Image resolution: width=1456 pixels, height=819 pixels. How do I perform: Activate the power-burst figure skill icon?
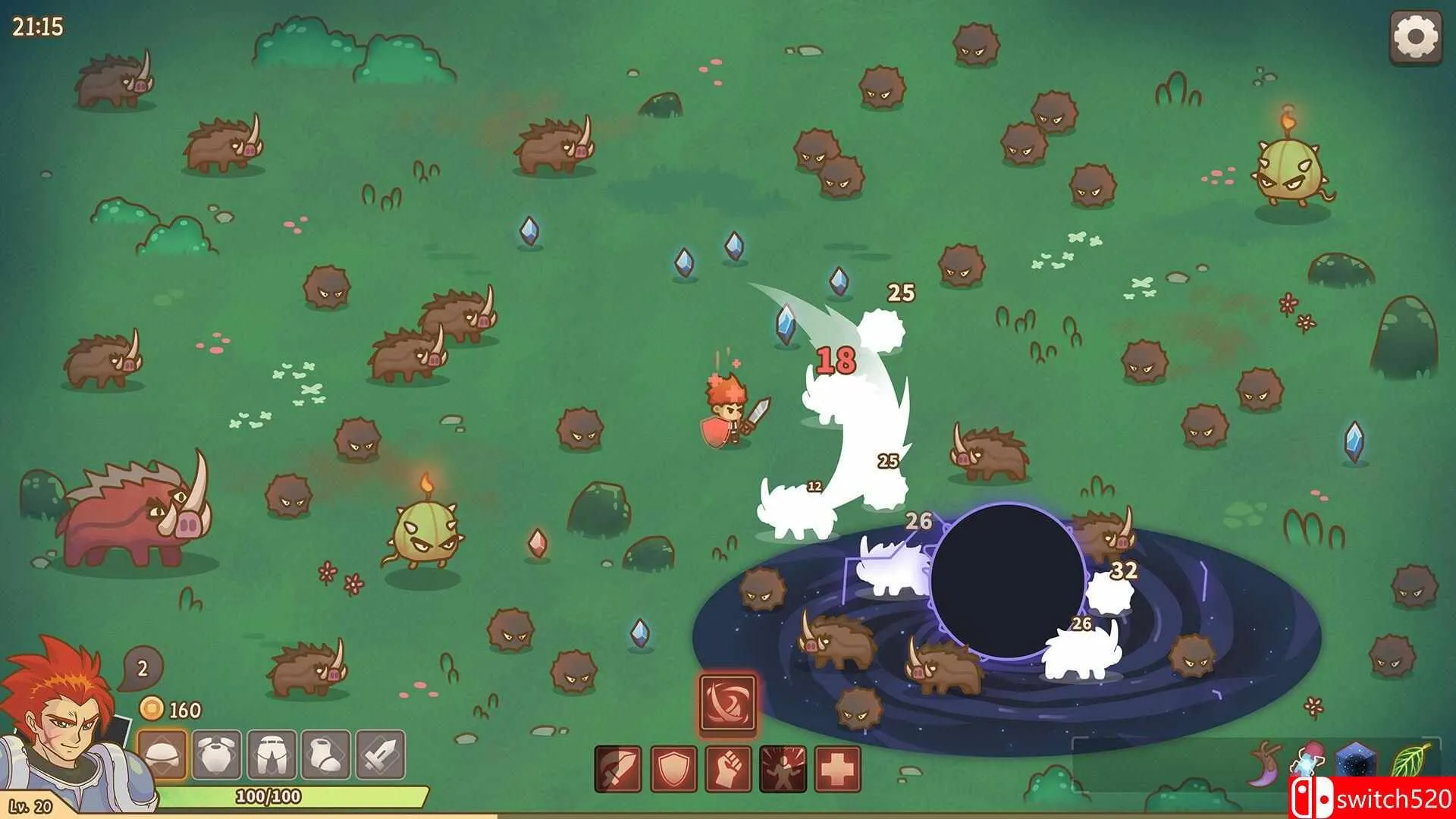point(783,768)
